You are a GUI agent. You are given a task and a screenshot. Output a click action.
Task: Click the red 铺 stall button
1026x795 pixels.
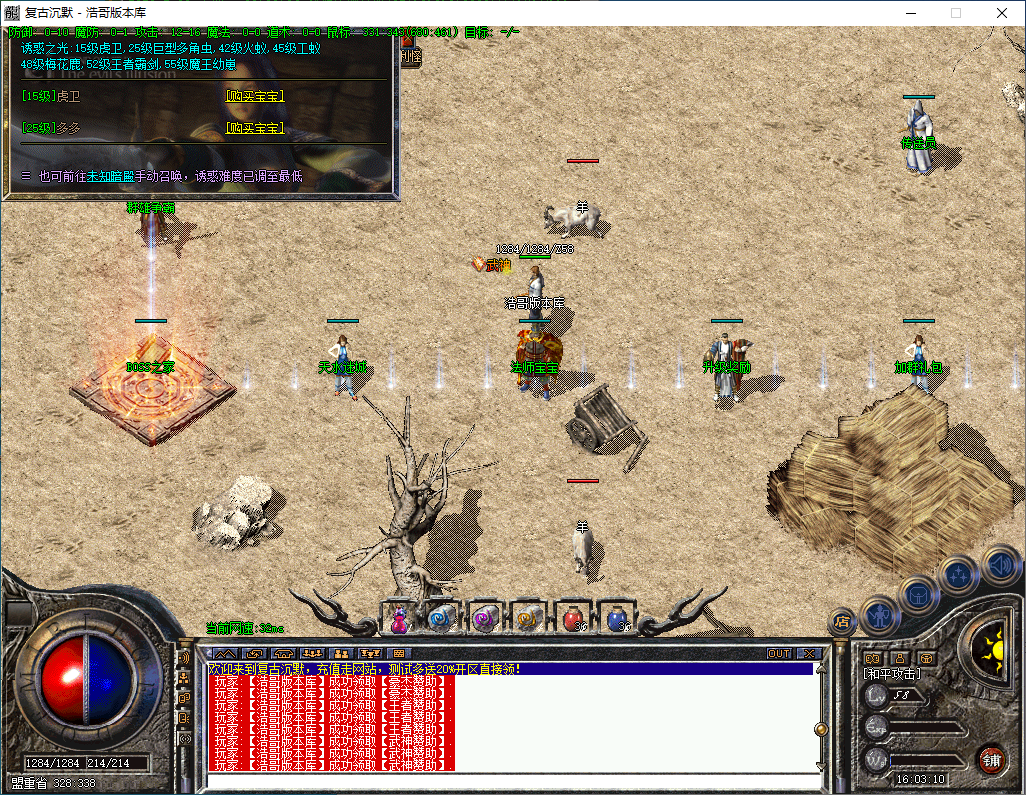(991, 758)
